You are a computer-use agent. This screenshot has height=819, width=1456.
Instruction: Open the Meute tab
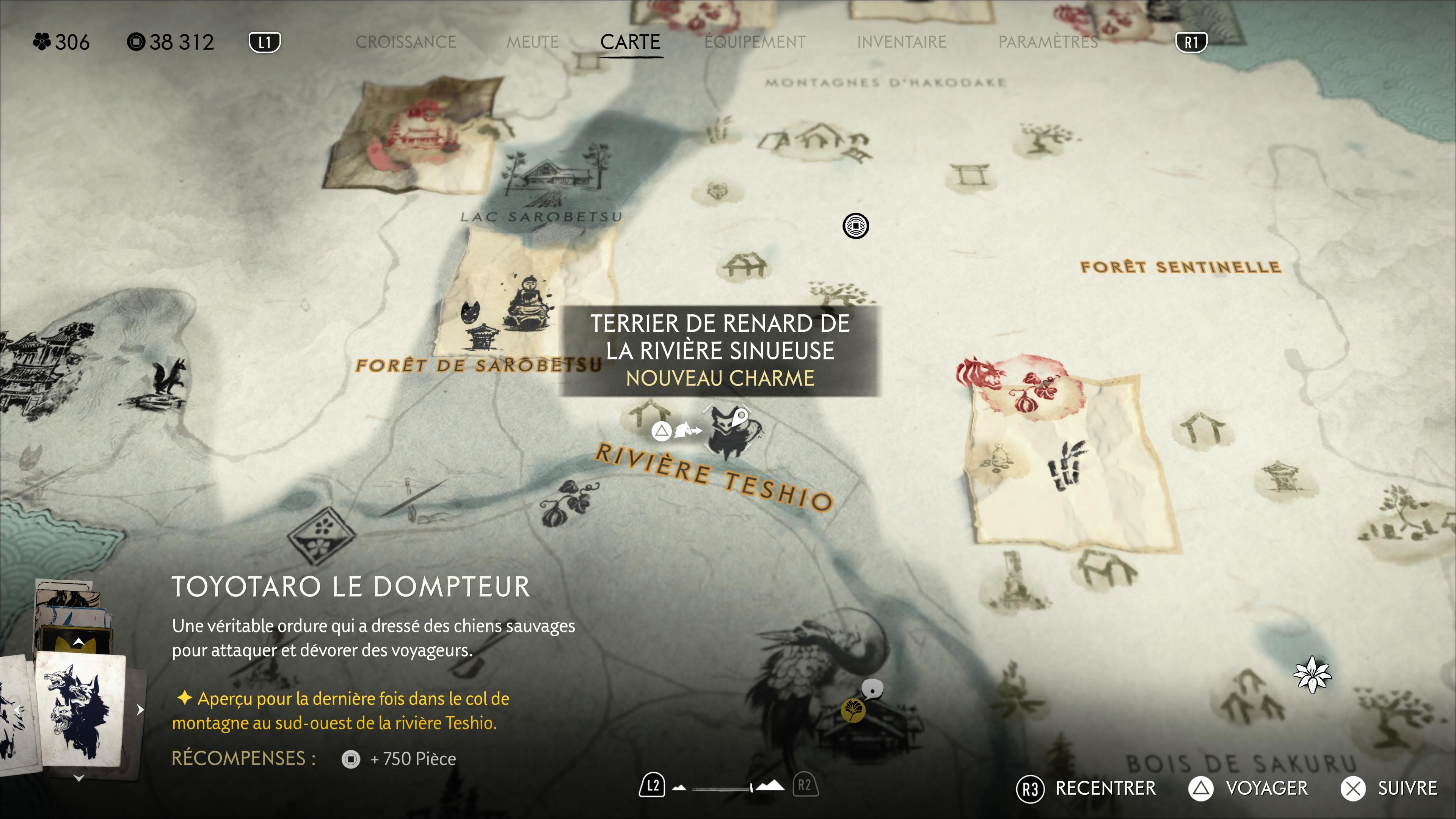532,42
